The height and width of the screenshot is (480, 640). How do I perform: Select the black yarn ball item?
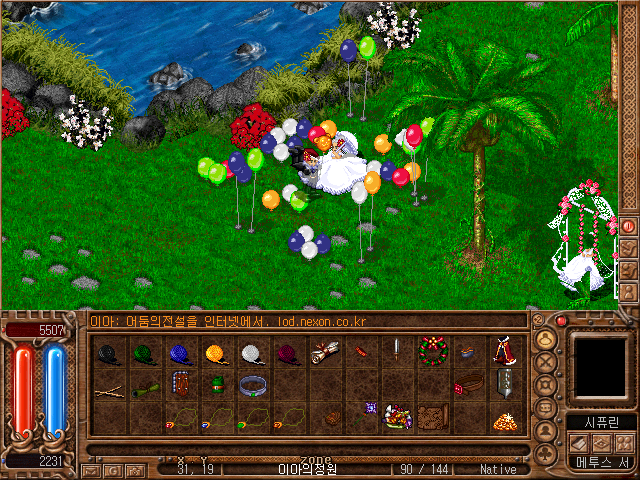tap(109, 352)
